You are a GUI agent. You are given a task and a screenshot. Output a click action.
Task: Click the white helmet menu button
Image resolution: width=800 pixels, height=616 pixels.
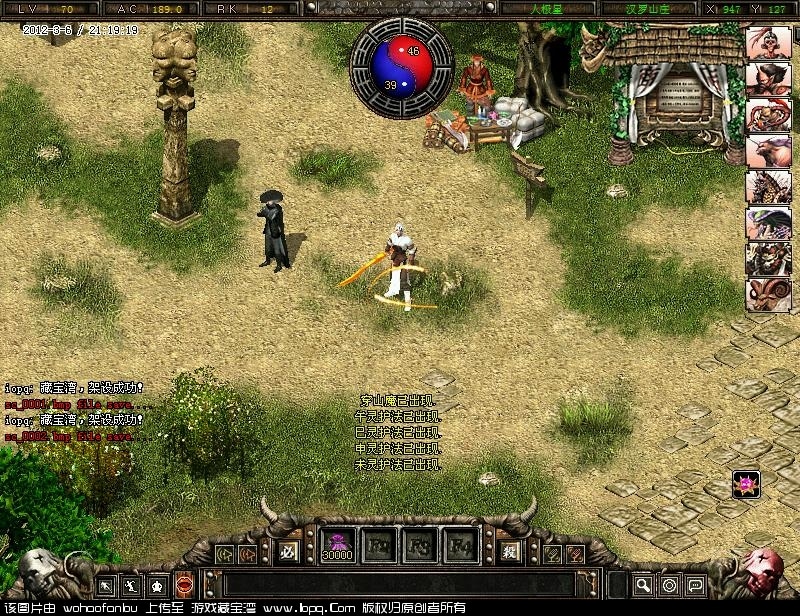click(x=158, y=584)
